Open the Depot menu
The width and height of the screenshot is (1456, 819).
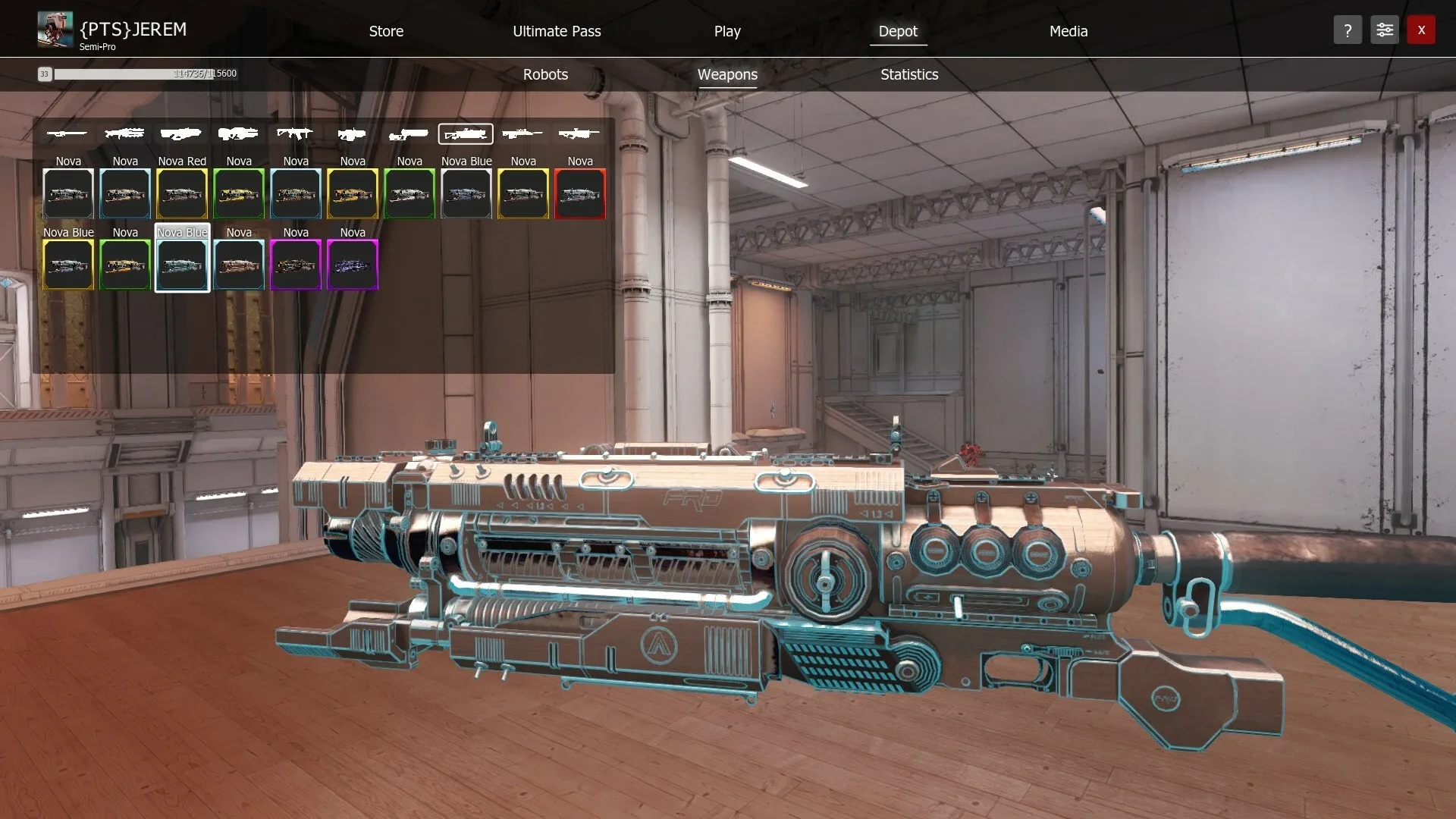898,31
